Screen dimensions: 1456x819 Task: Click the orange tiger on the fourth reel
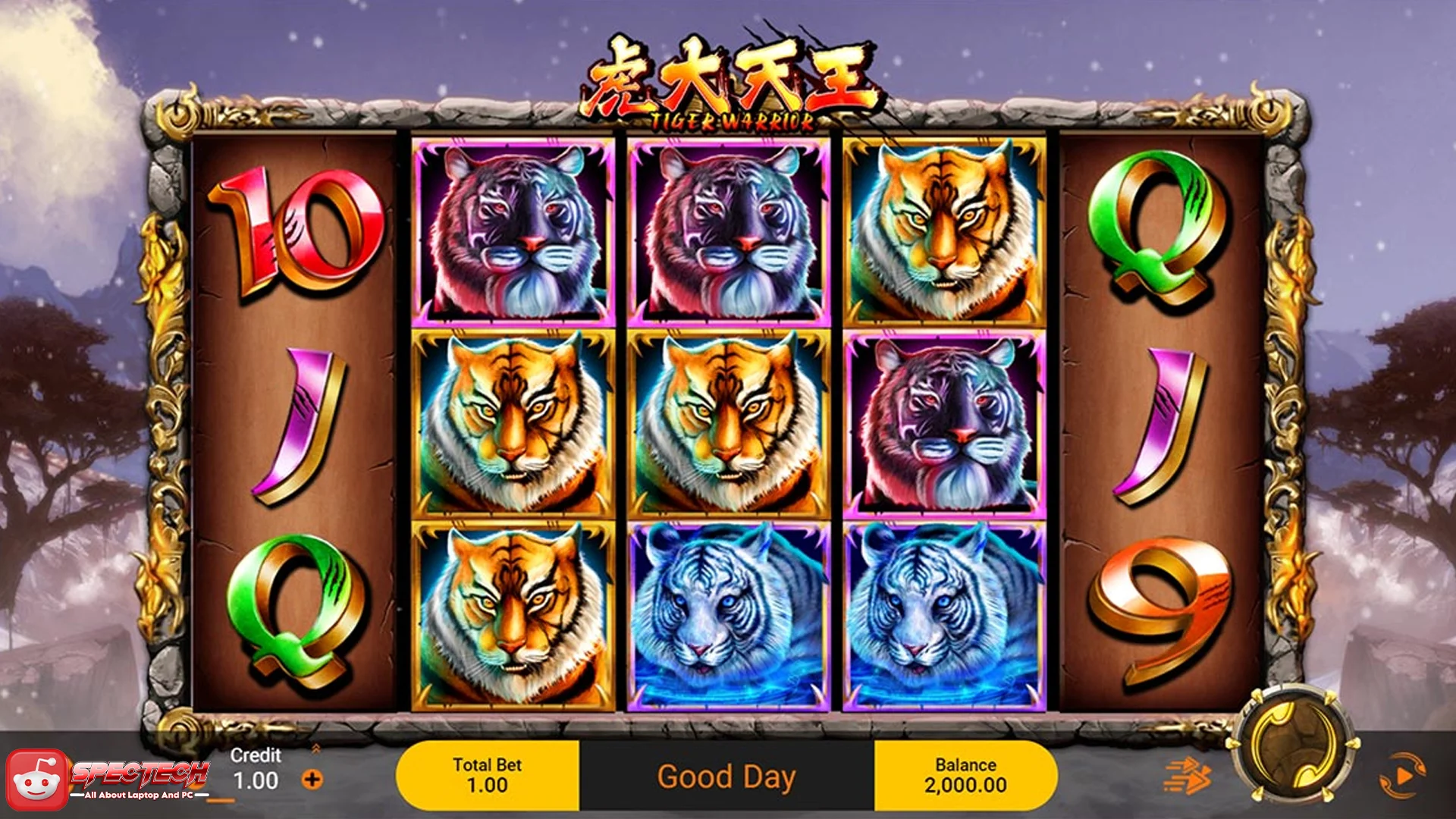(944, 227)
